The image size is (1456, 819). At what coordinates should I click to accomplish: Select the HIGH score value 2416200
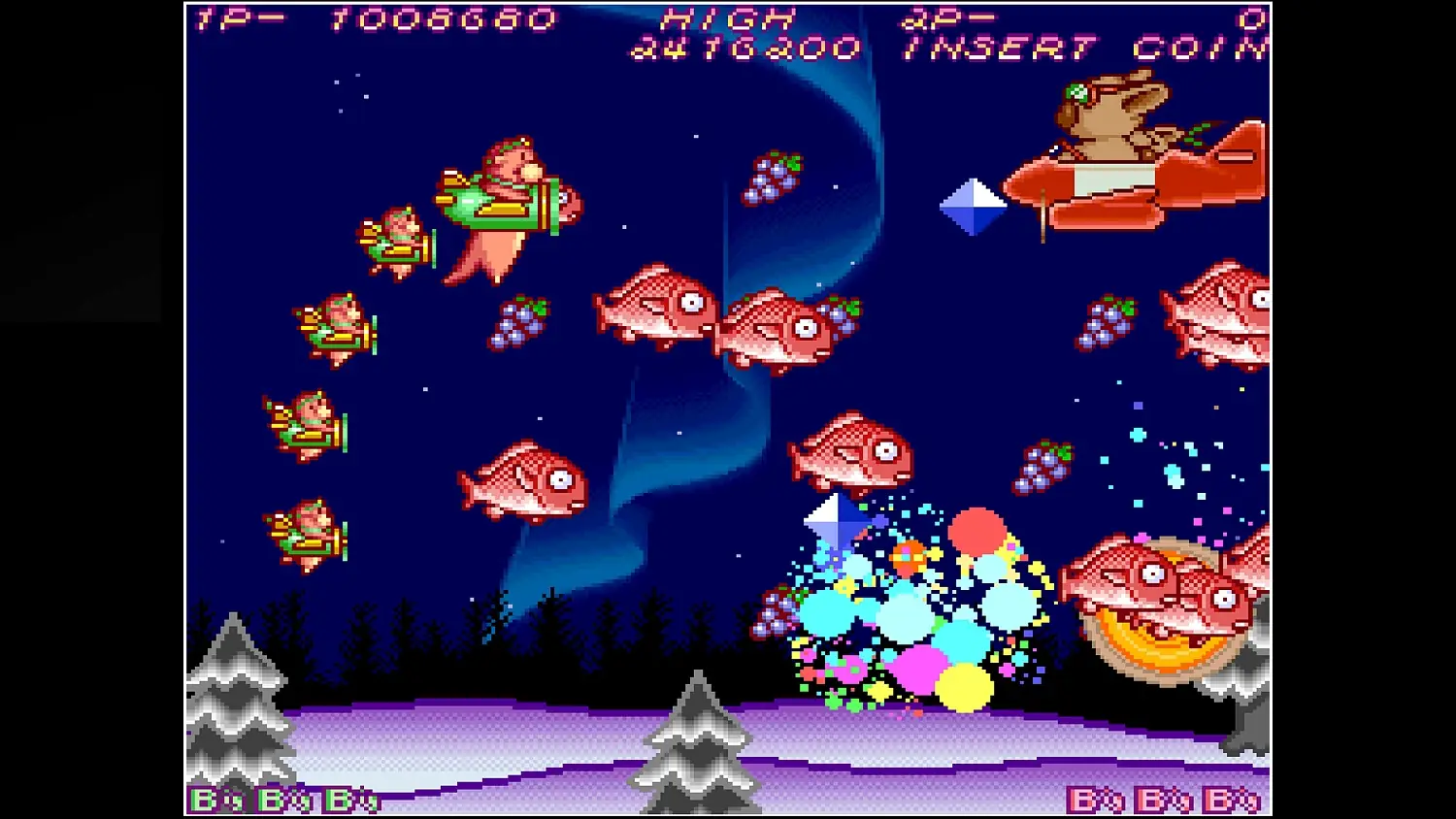coord(747,47)
